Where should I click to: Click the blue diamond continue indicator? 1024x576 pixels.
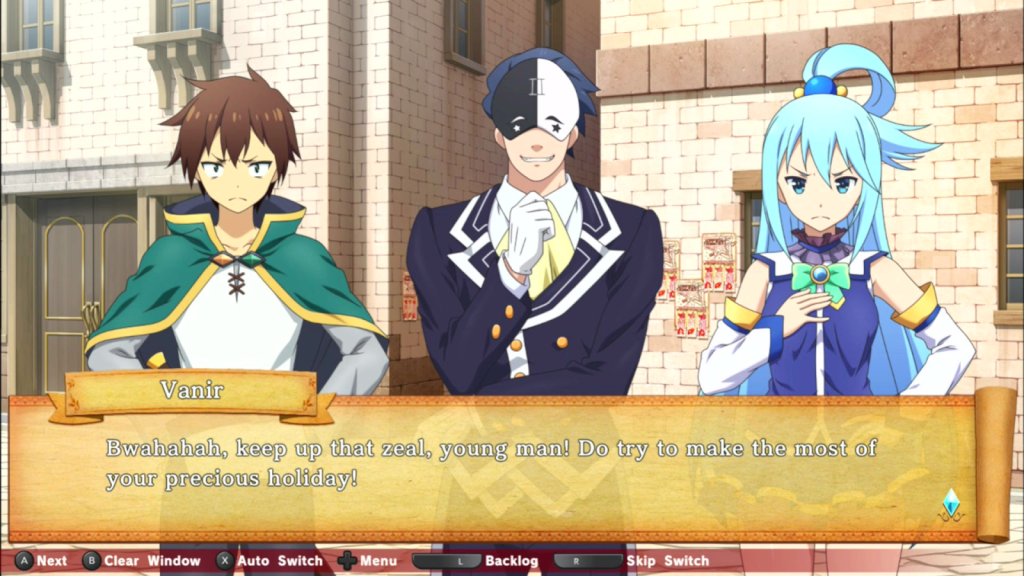click(x=951, y=503)
